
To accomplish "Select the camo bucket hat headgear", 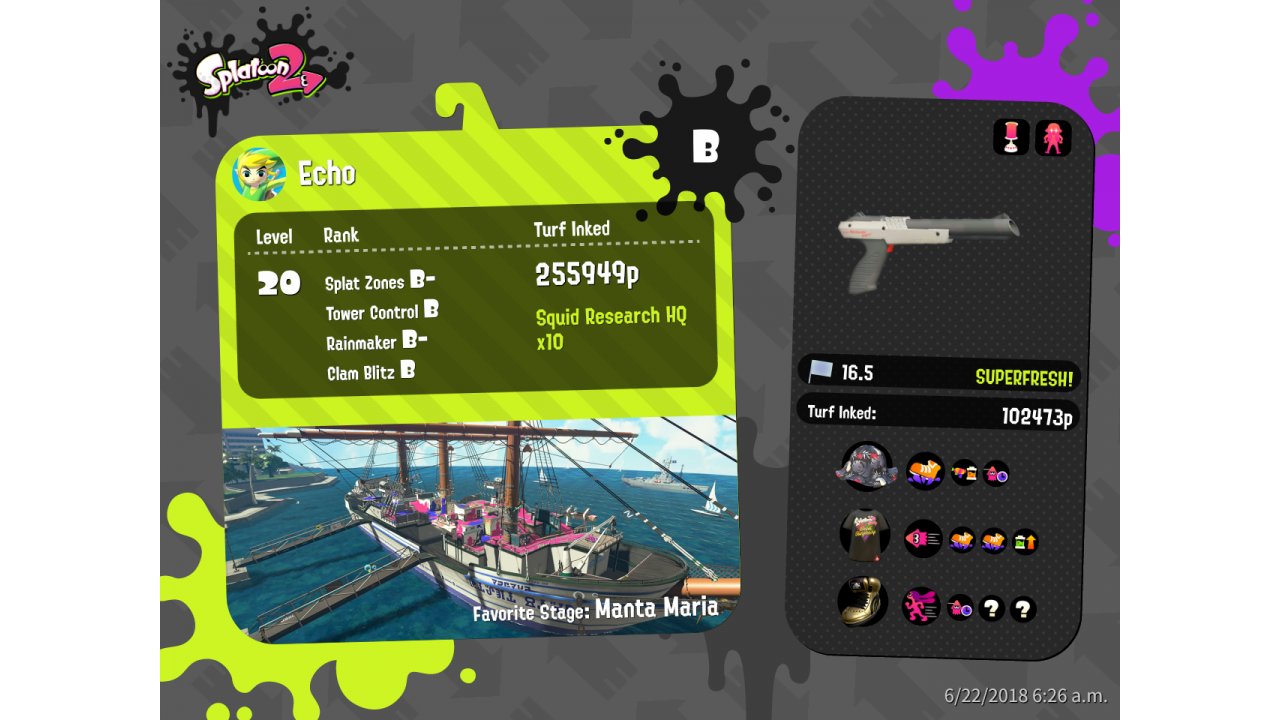I will point(867,467).
